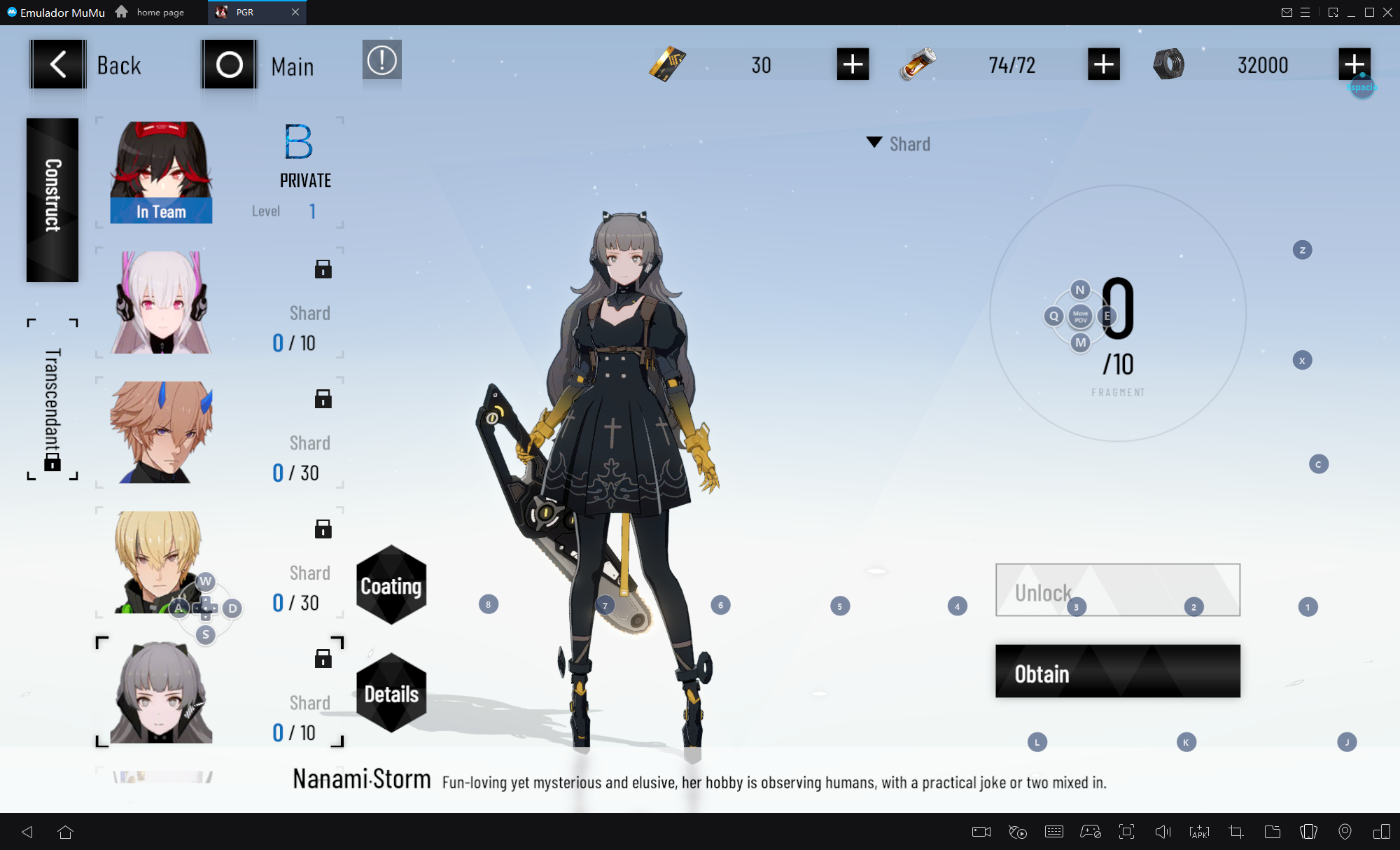Click the Unlock button
1400x850 pixels.
[x=1117, y=590]
